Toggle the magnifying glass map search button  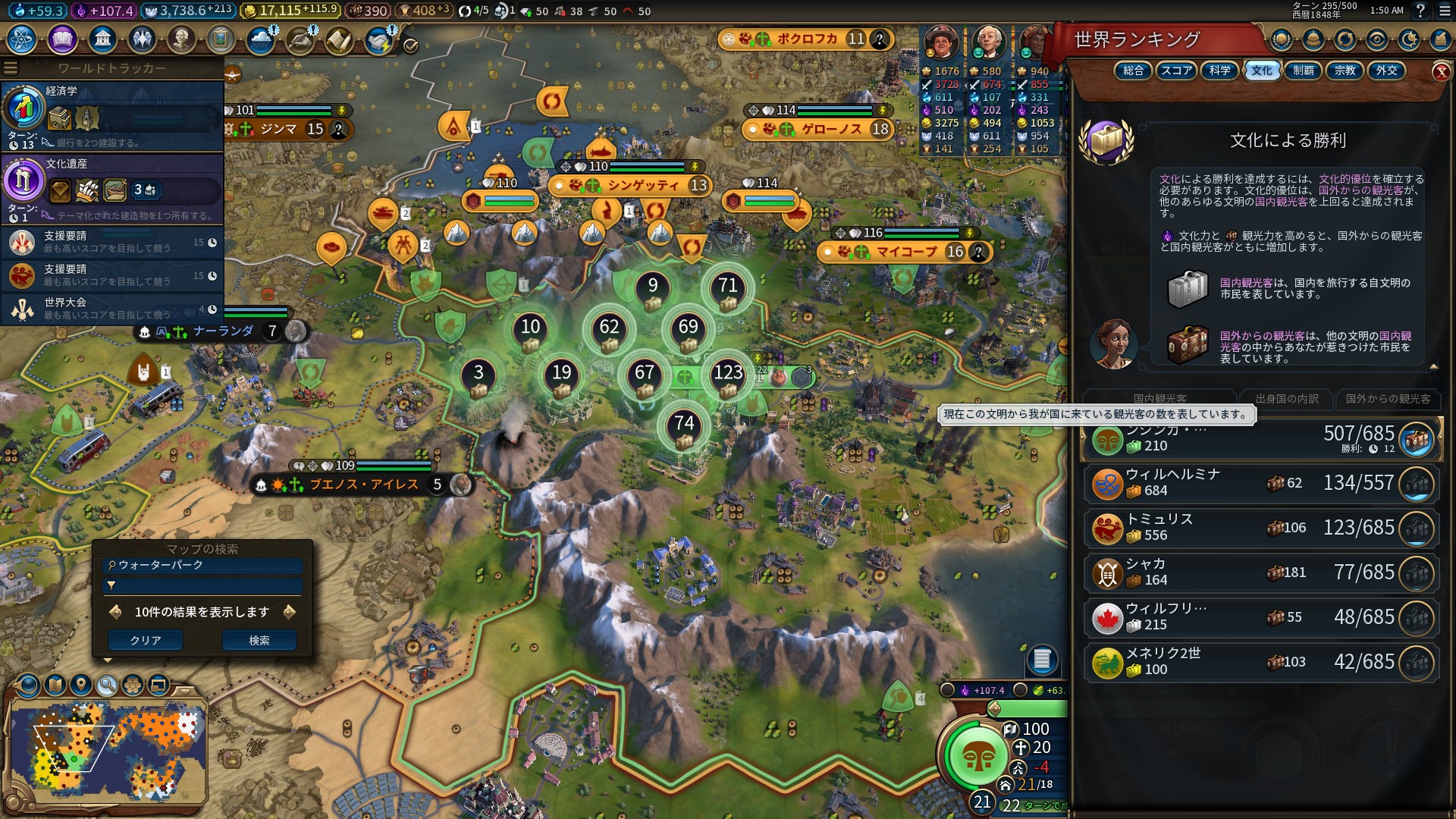(x=107, y=686)
